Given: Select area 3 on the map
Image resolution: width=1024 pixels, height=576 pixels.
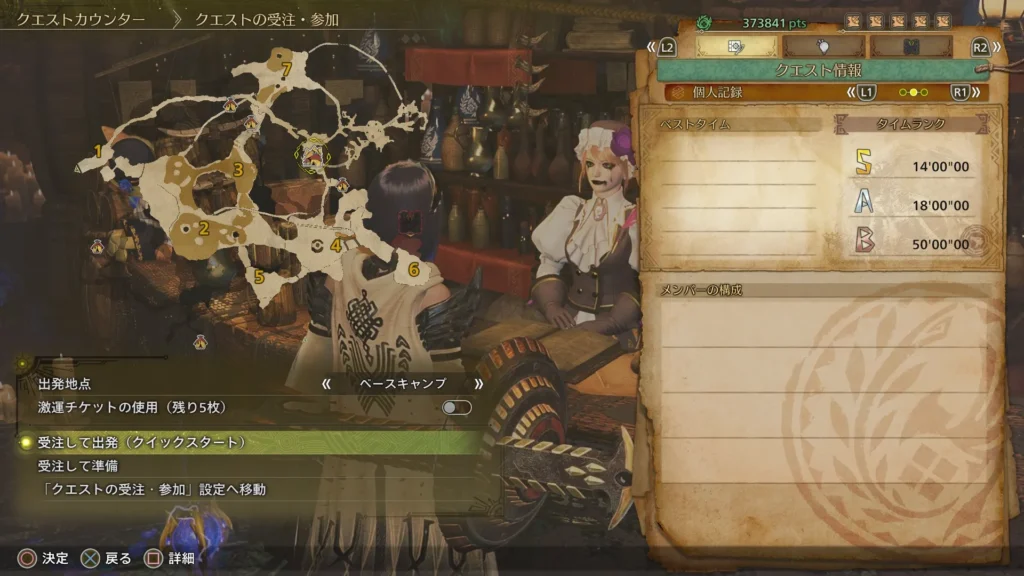Looking at the screenshot, I should 238,169.
